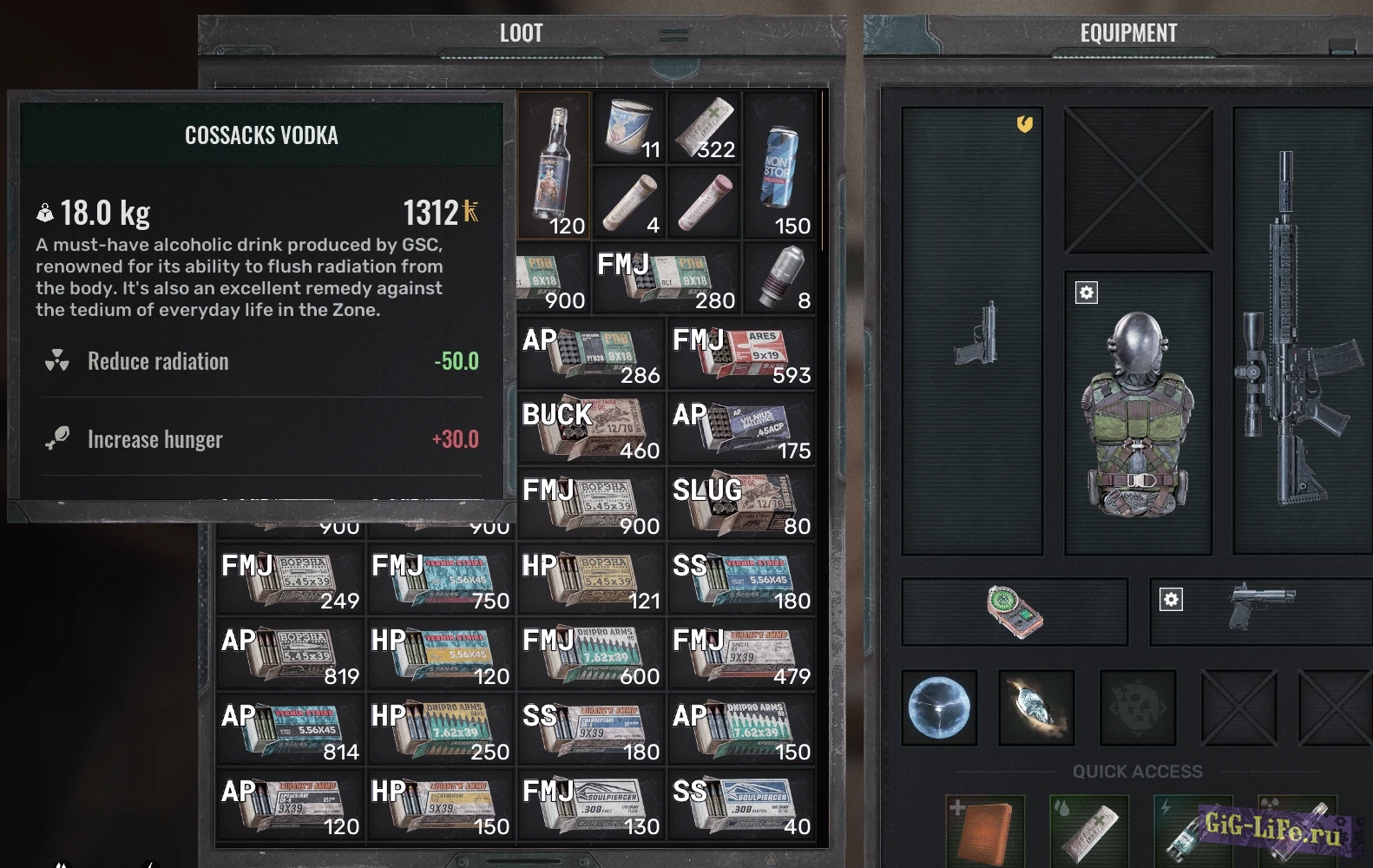Viewport: 1373px width, 868px height.
Task: Select the FMJ 7.62x39 ammo box
Action: [x=591, y=654]
